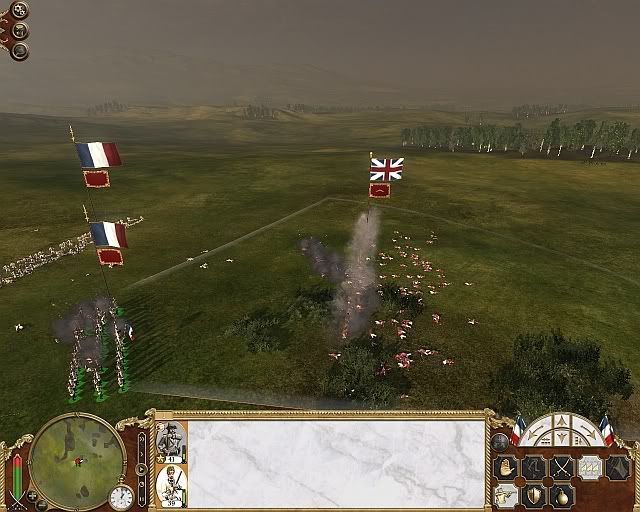Move unit forward with the up arrow
The width and height of the screenshot is (640, 512).
[x=561, y=423]
